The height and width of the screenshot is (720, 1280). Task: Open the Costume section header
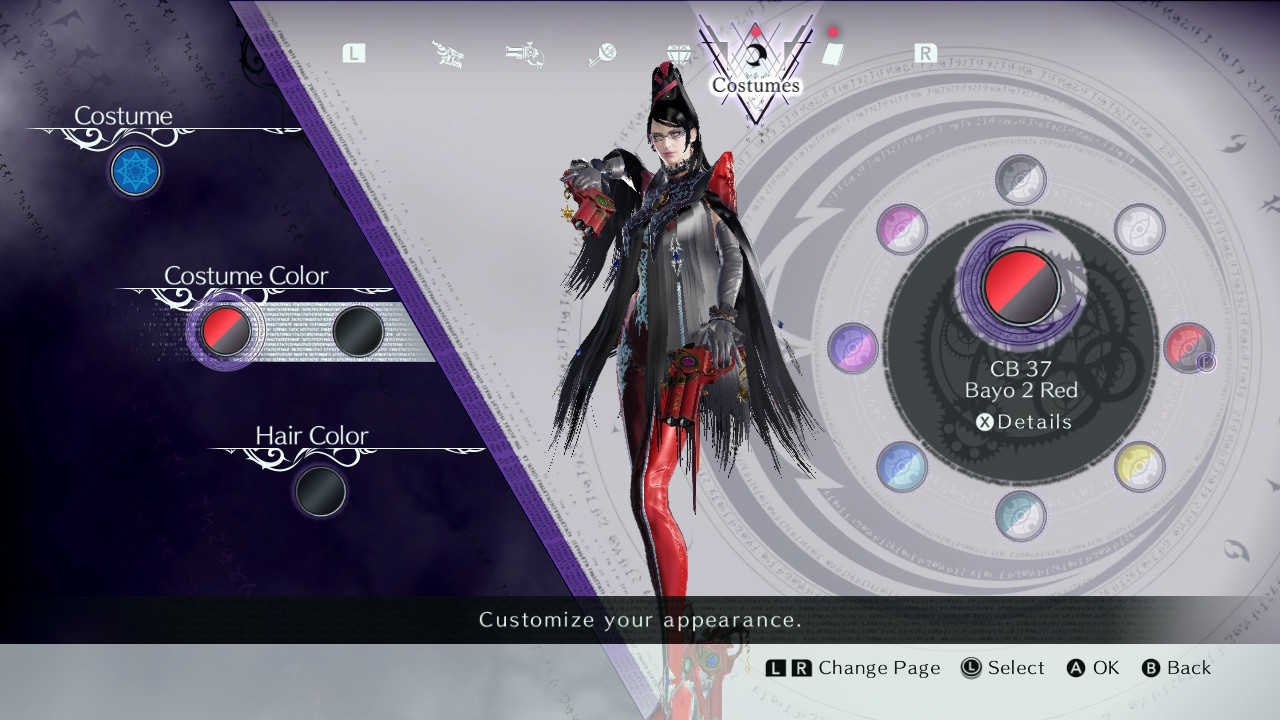(x=124, y=116)
